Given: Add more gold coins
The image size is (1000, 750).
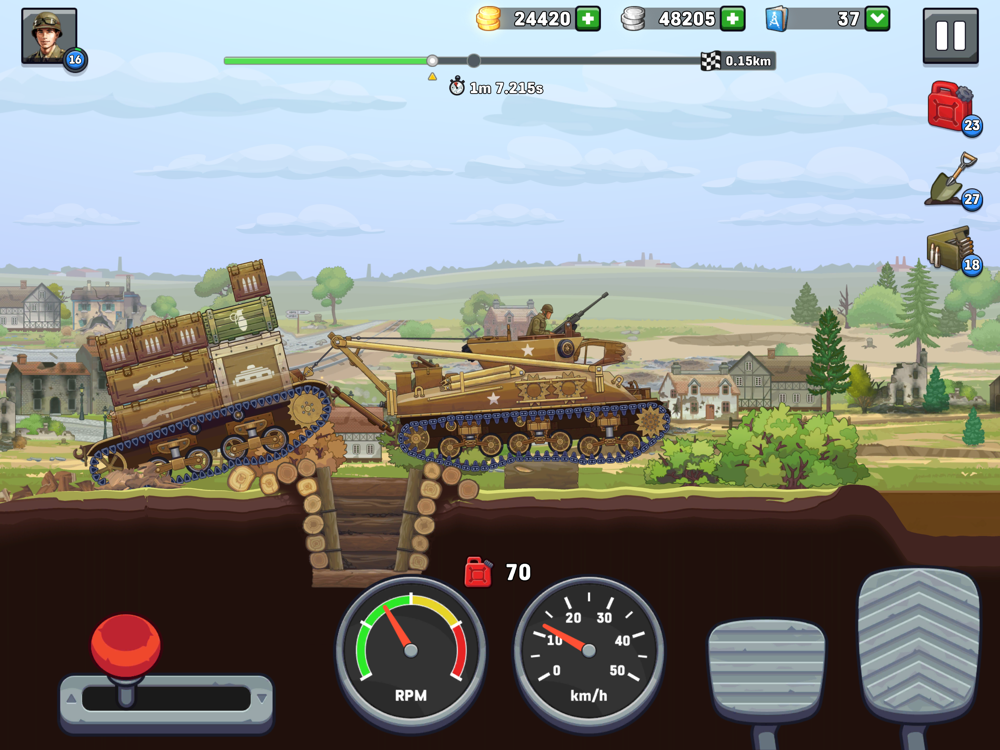Looking at the screenshot, I should [588, 19].
